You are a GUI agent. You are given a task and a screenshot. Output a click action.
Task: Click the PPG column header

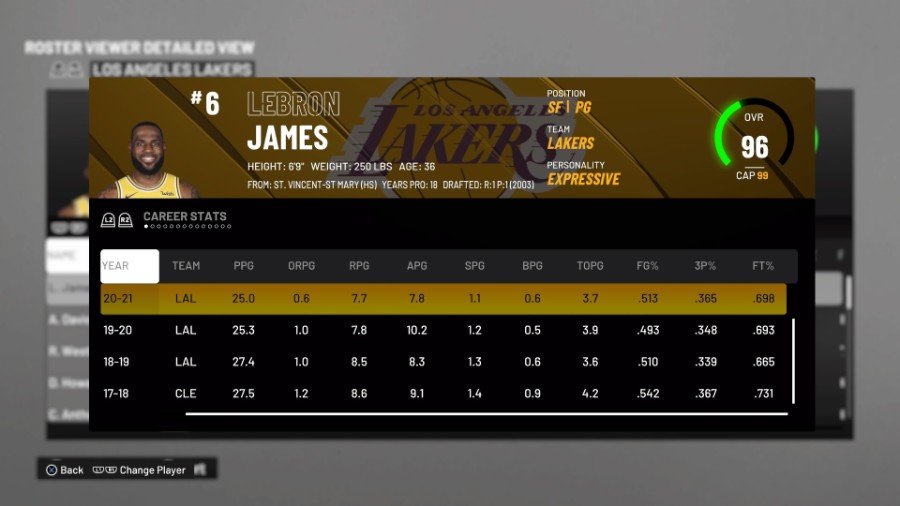(244, 266)
